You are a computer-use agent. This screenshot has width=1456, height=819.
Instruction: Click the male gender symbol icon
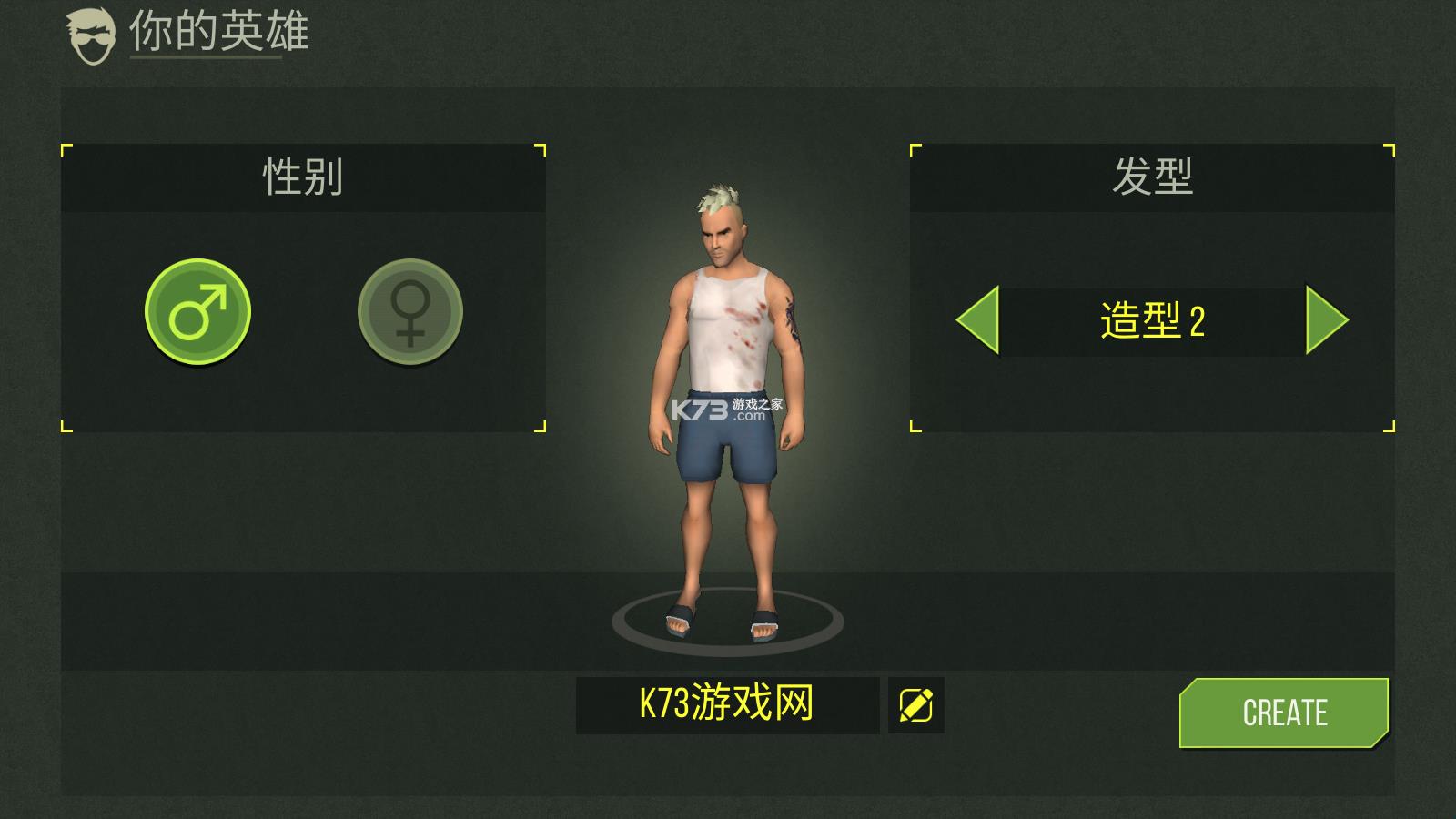[198, 310]
